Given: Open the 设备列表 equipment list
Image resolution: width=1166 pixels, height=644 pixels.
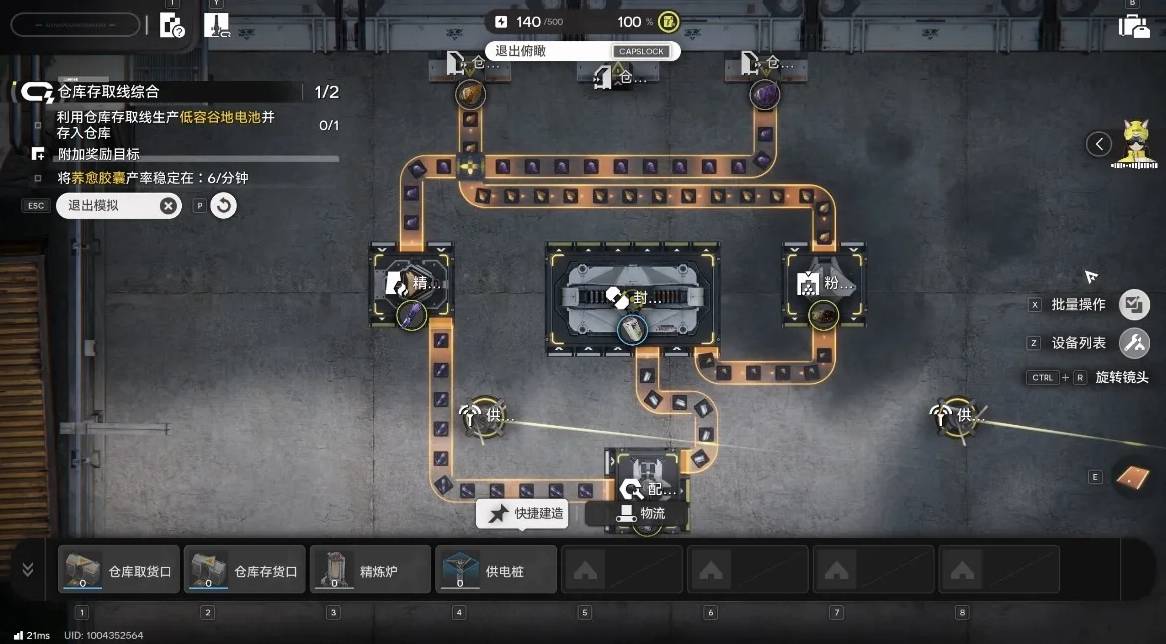Looking at the screenshot, I should click(x=1133, y=343).
